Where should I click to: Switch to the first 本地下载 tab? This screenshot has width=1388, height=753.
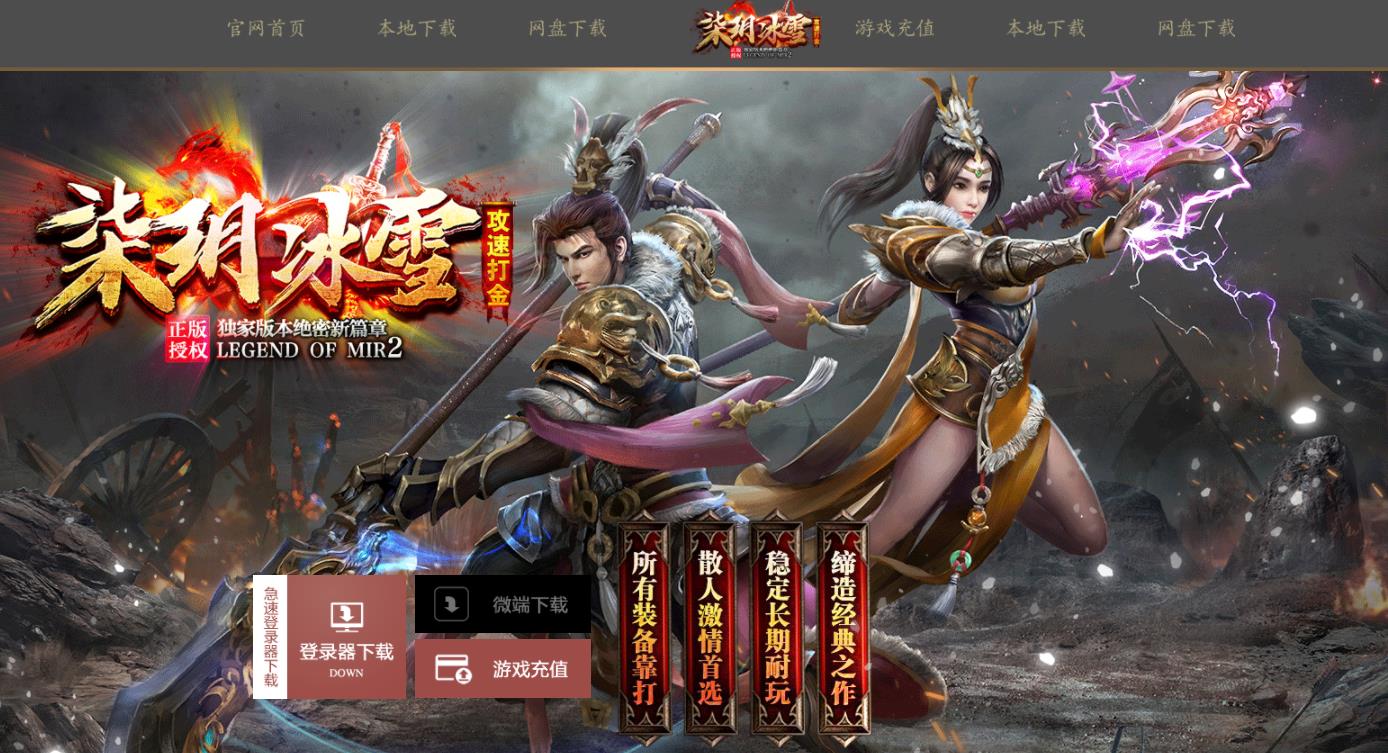[x=418, y=30]
